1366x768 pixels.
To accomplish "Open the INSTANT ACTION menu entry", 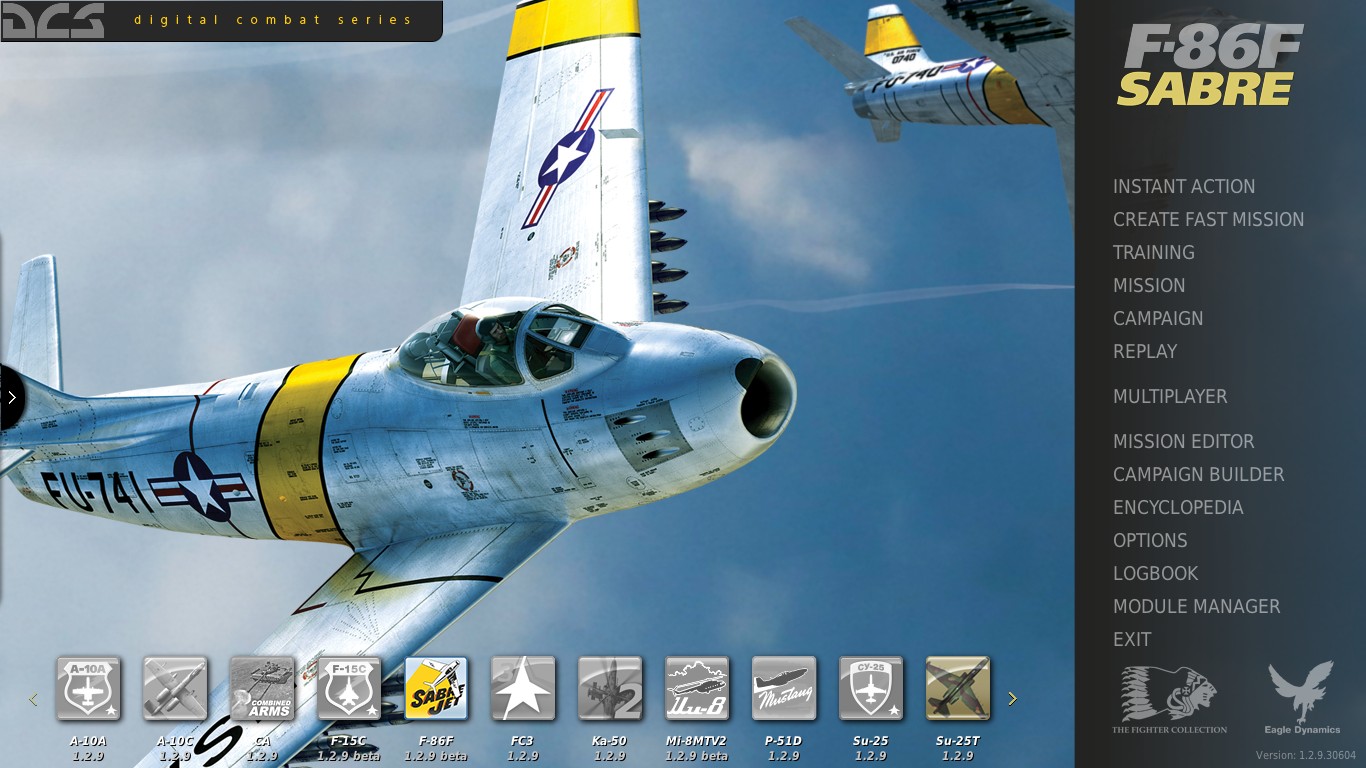I will tap(1184, 187).
